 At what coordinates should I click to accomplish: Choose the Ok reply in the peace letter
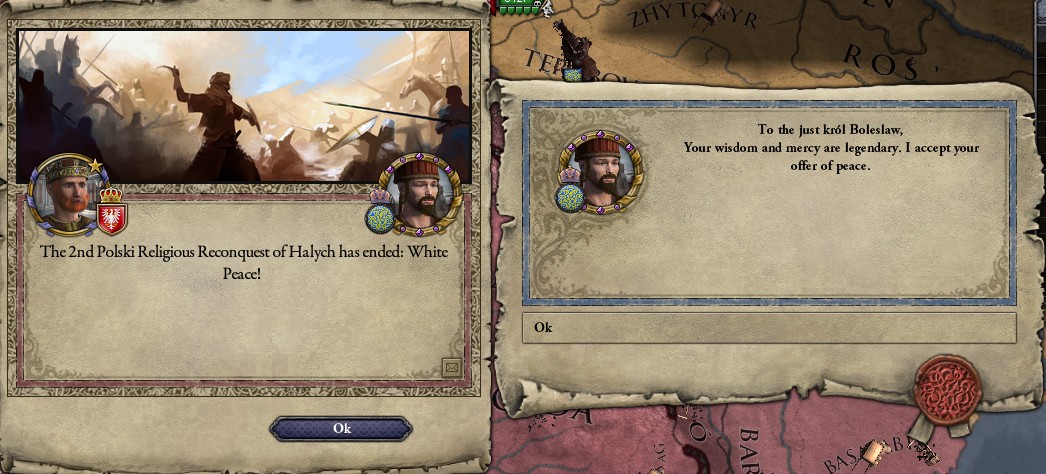pos(768,328)
